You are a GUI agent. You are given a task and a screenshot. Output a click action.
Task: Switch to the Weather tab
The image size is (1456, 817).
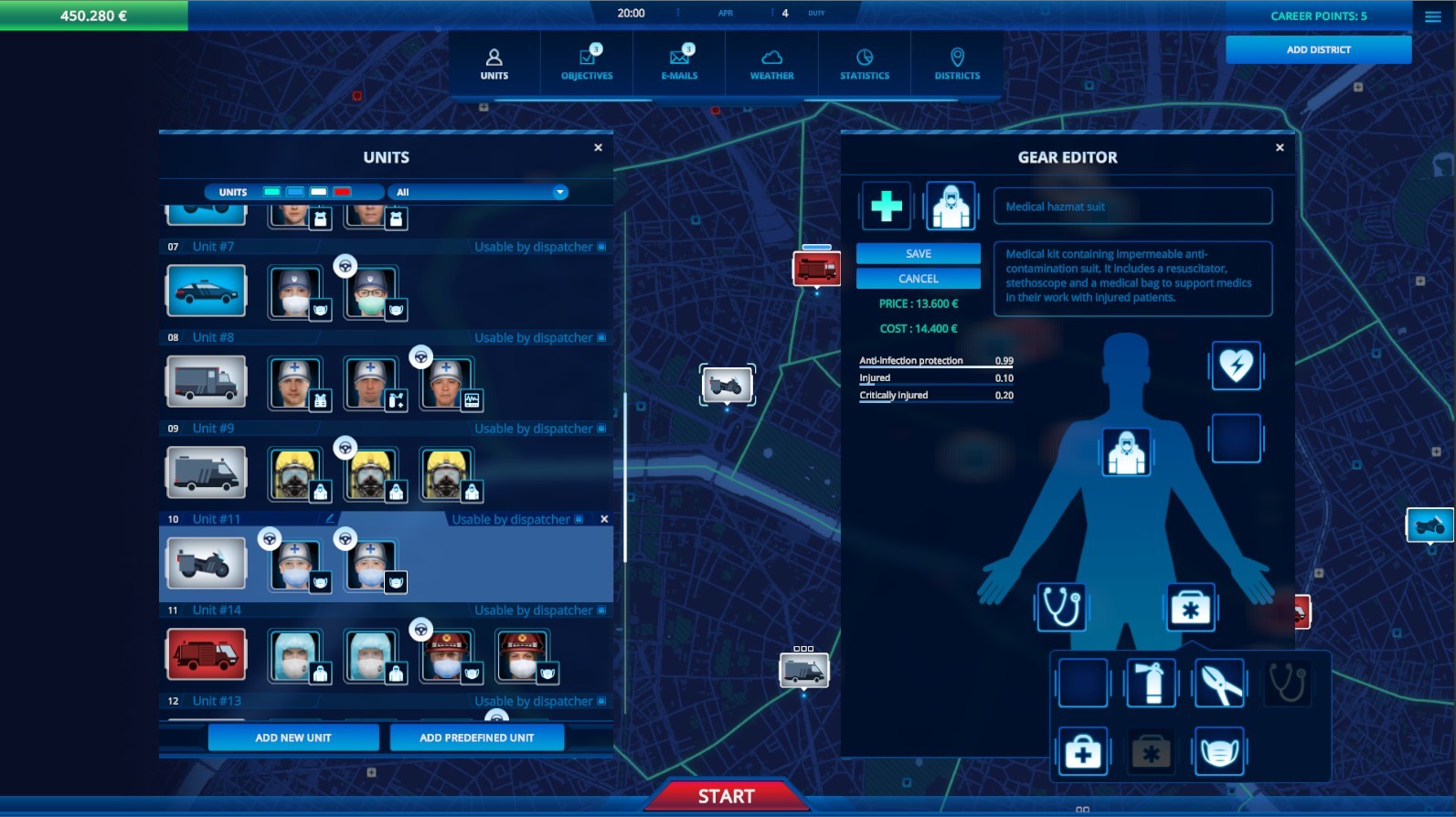point(771,62)
